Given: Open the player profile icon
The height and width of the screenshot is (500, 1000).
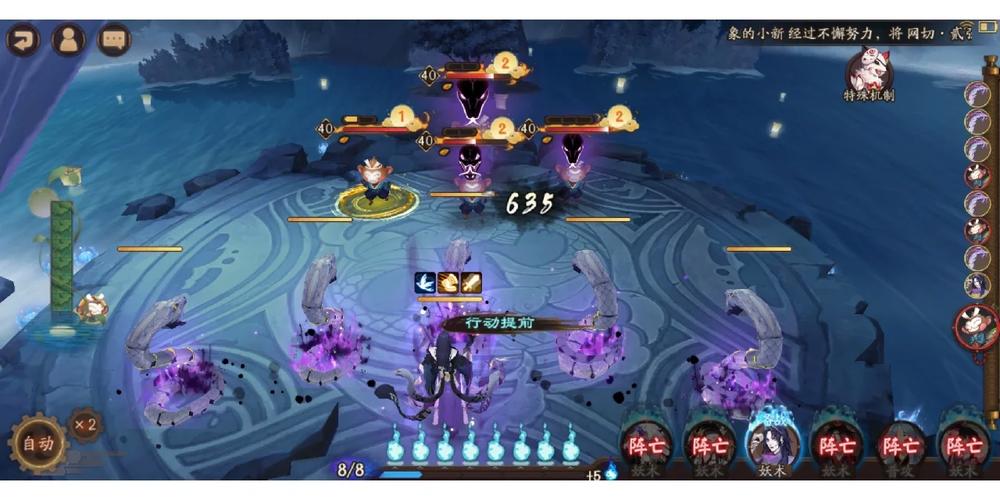Looking at the screenshot, I should [x=68, y=40].
